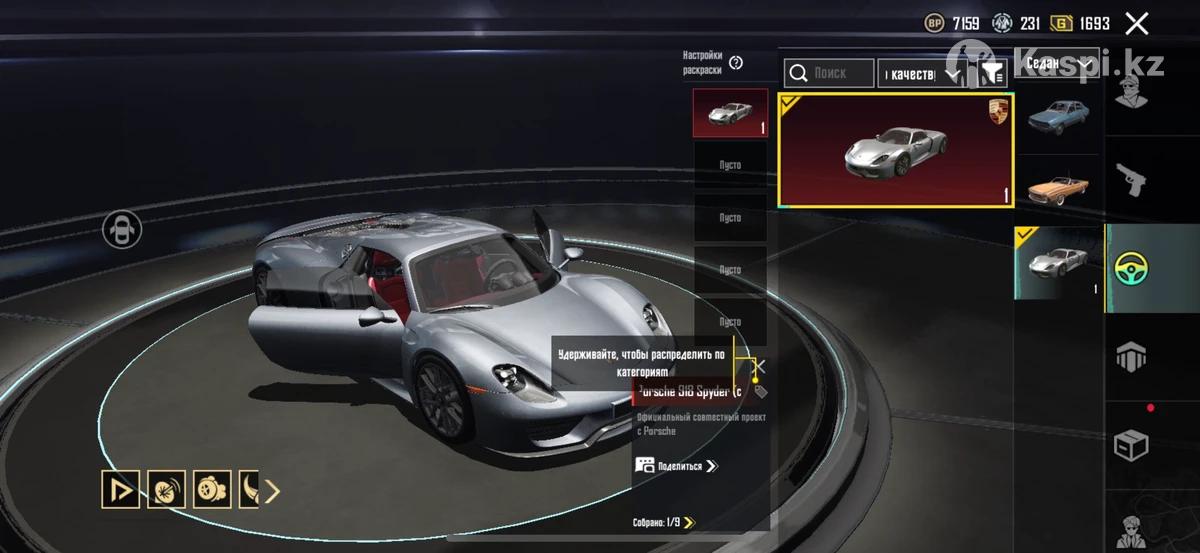Image resolution: width=1200 pixels, height=553 pixels.
Task: Click the Поиск search field
Action: 828,72
